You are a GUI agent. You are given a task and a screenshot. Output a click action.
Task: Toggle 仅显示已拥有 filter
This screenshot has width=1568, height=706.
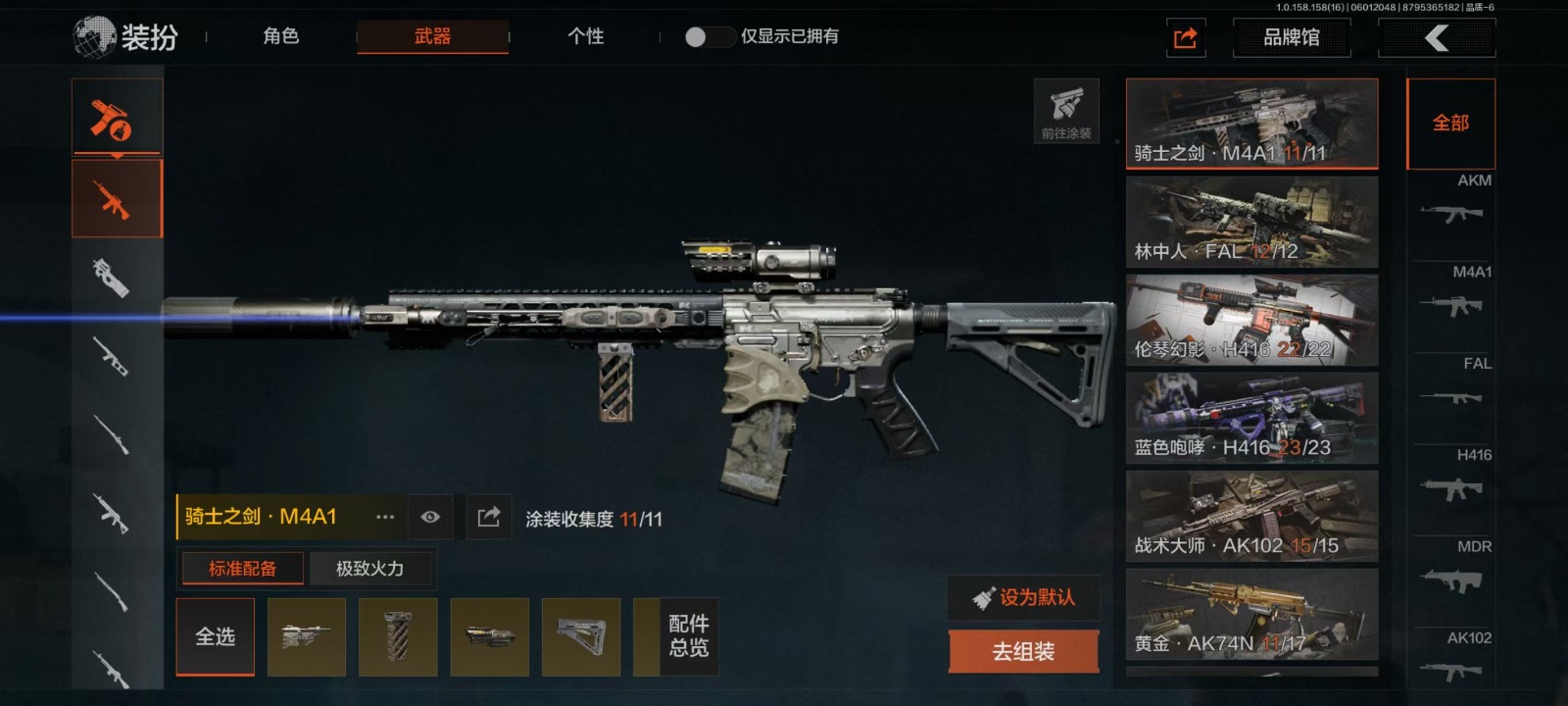709,37
